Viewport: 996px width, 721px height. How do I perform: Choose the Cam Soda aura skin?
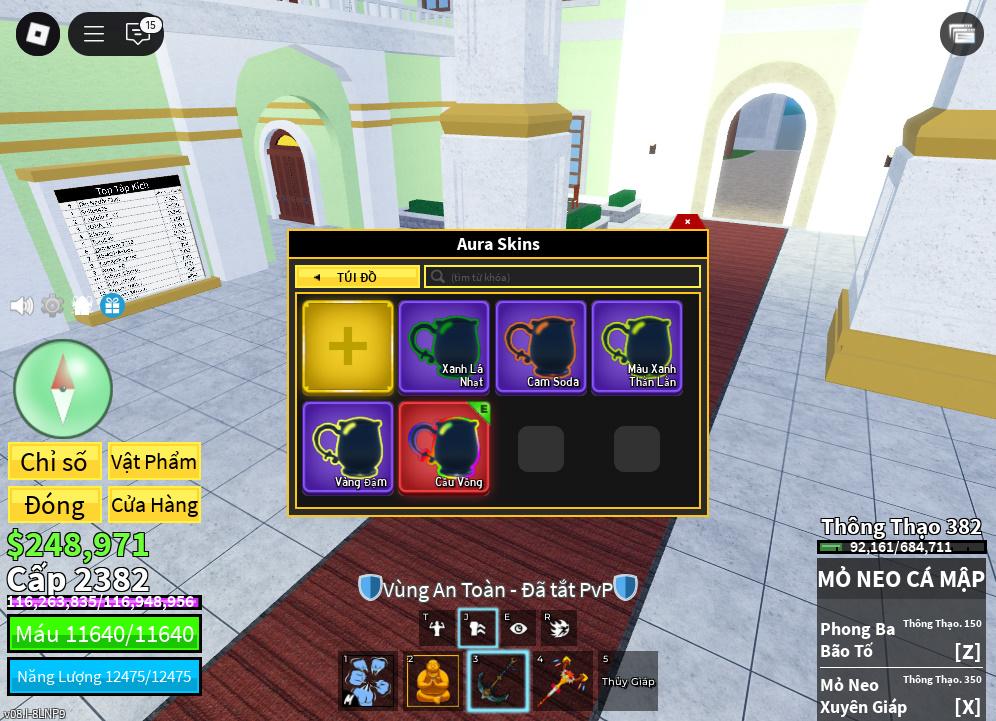tap(541, 346)
